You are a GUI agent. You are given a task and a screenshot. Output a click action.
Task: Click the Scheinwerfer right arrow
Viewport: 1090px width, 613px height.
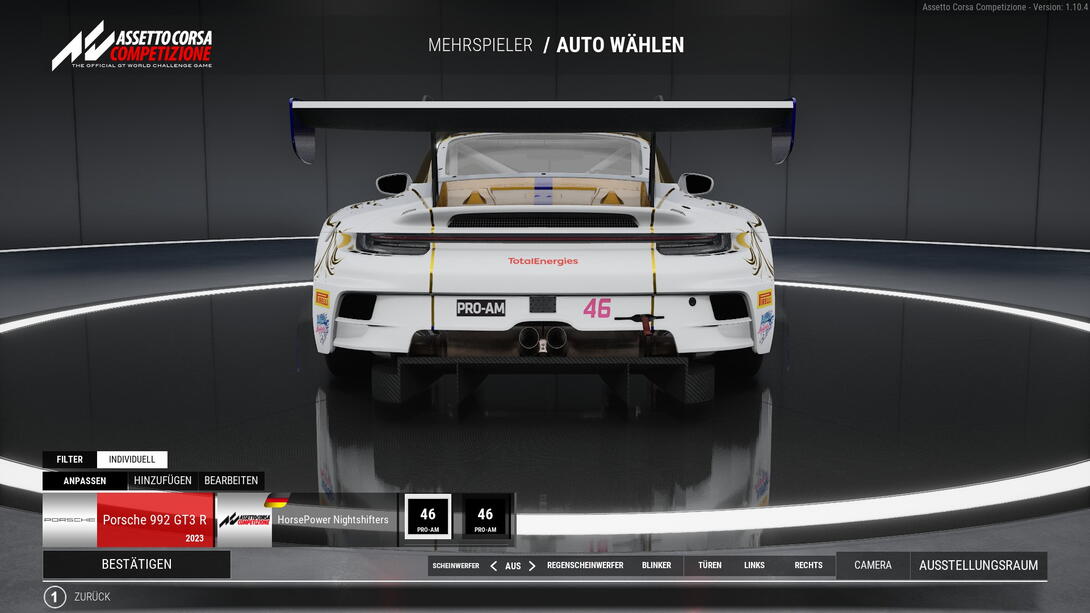pyautogui.click(x=532, y=566)
